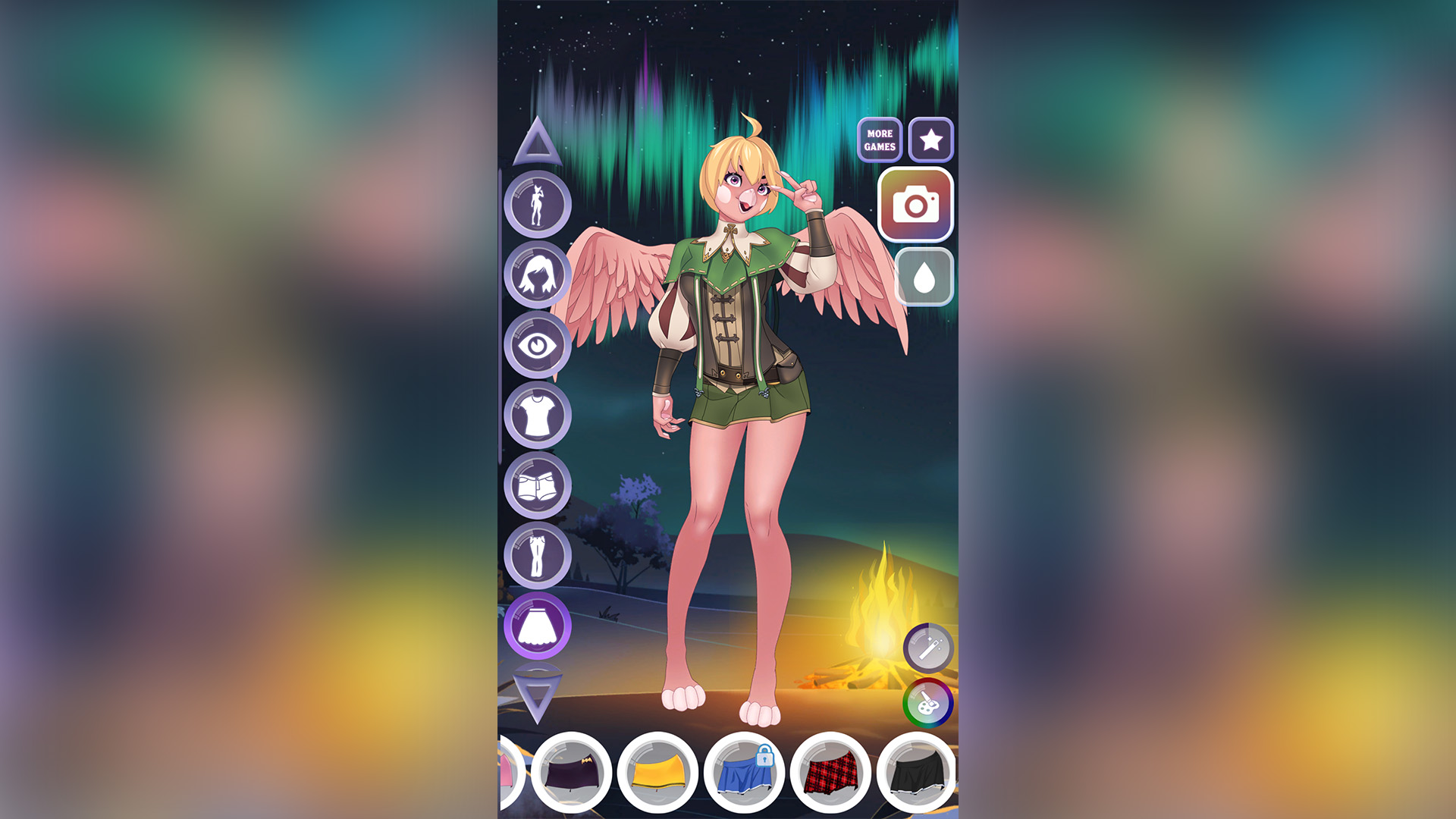Click the More Games button

(878, 140)
